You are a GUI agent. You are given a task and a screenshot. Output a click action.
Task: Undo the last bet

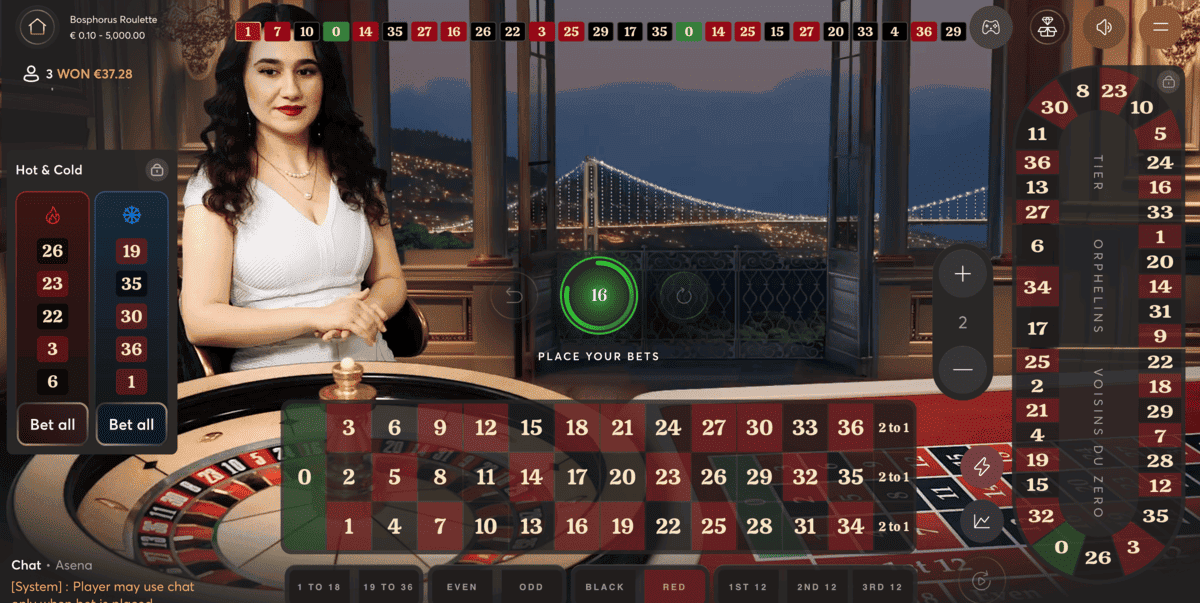pyautogui.click(x=514, y=296)
